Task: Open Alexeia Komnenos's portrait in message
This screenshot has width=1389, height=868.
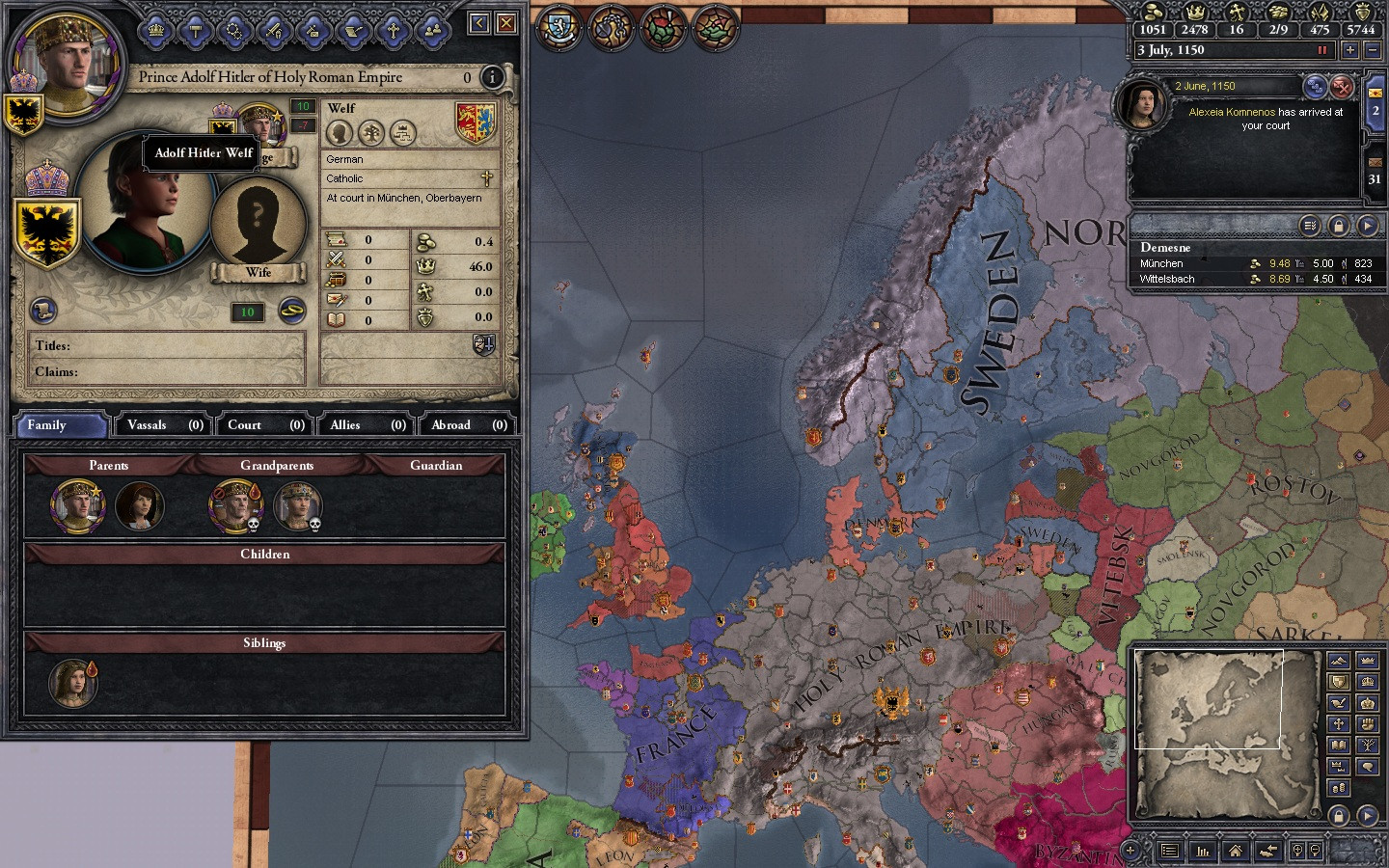Action: [x=1141, y=104]
